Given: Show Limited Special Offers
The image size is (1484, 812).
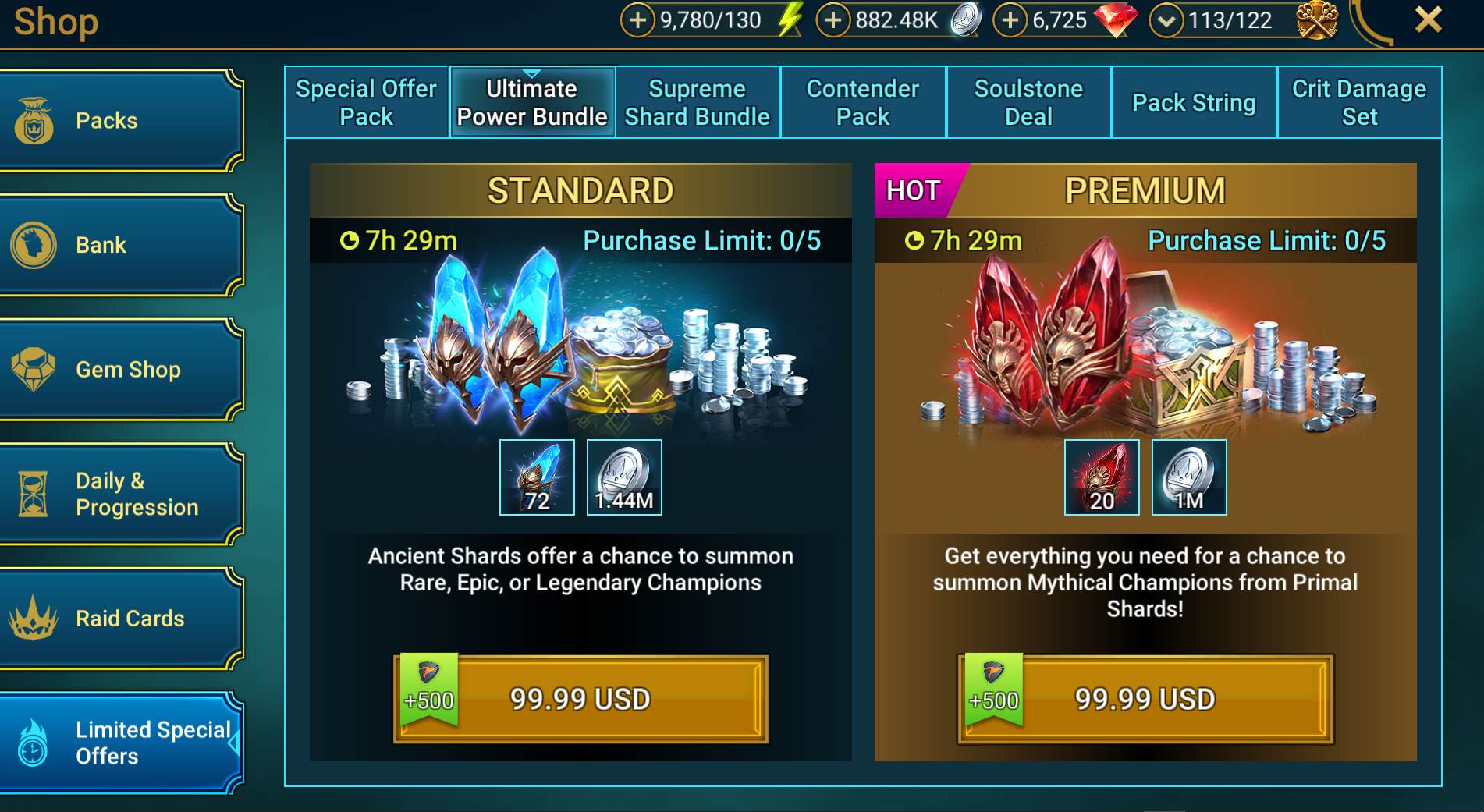Looking at the screenshot, I should 121,743.
